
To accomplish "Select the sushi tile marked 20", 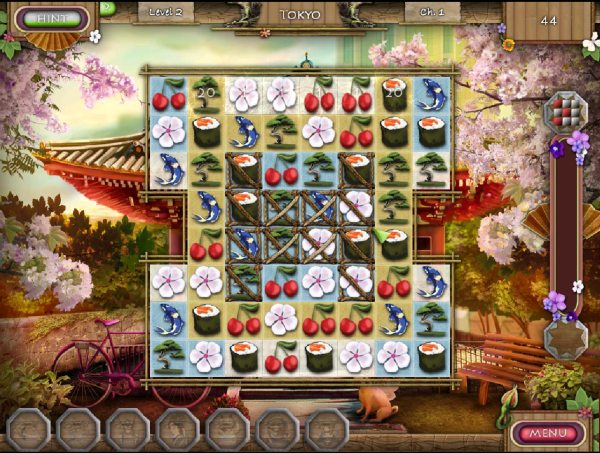I will coord(393,95).
